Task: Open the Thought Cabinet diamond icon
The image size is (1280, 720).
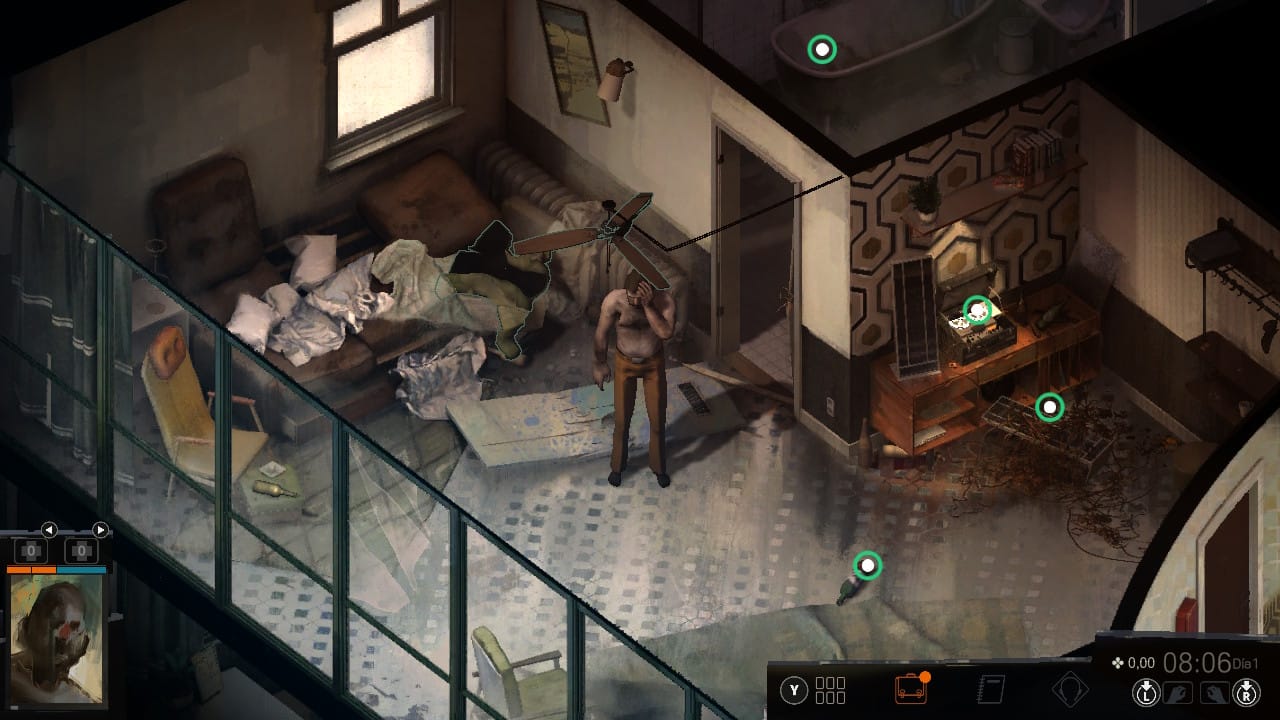Action: pyautogui.click(x=1073, y=690)
